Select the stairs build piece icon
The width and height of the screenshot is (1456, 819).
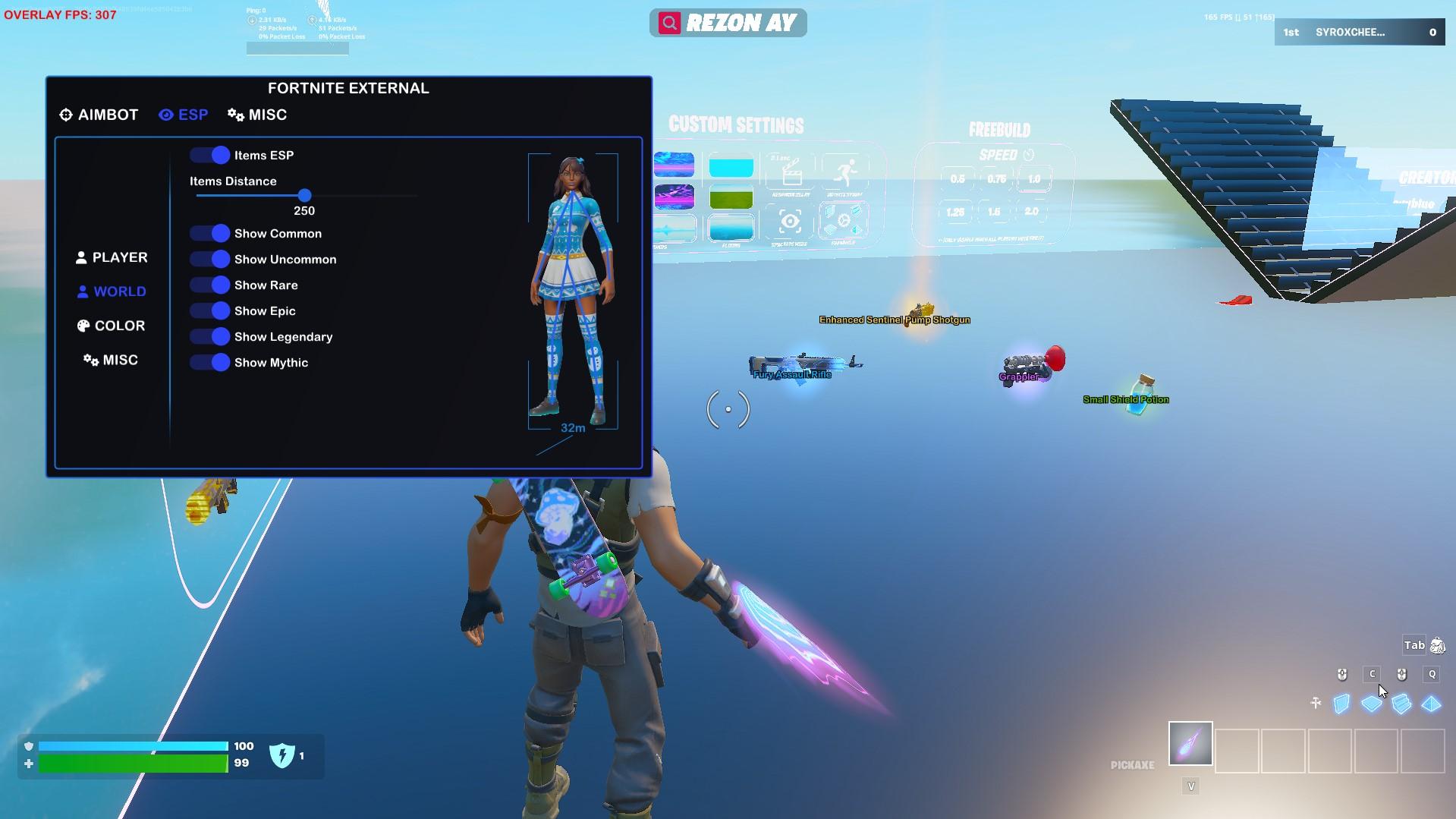(x=1402, y=703)
